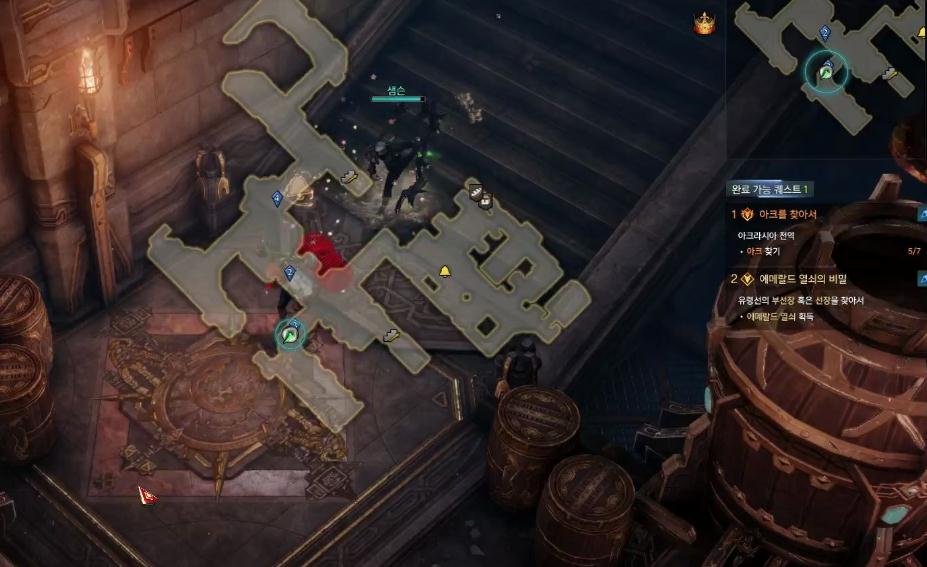Click the player position marker on overlay map

click(292, 335)
